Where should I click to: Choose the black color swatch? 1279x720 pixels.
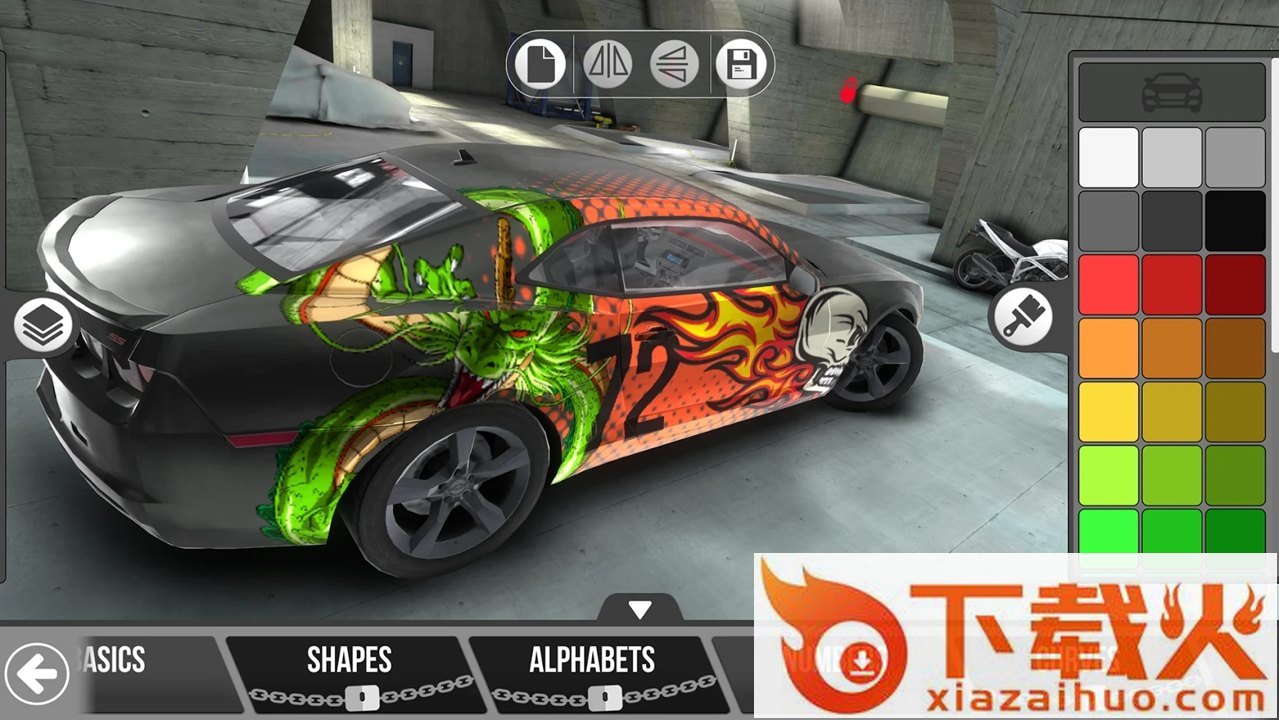[1235, 220]
